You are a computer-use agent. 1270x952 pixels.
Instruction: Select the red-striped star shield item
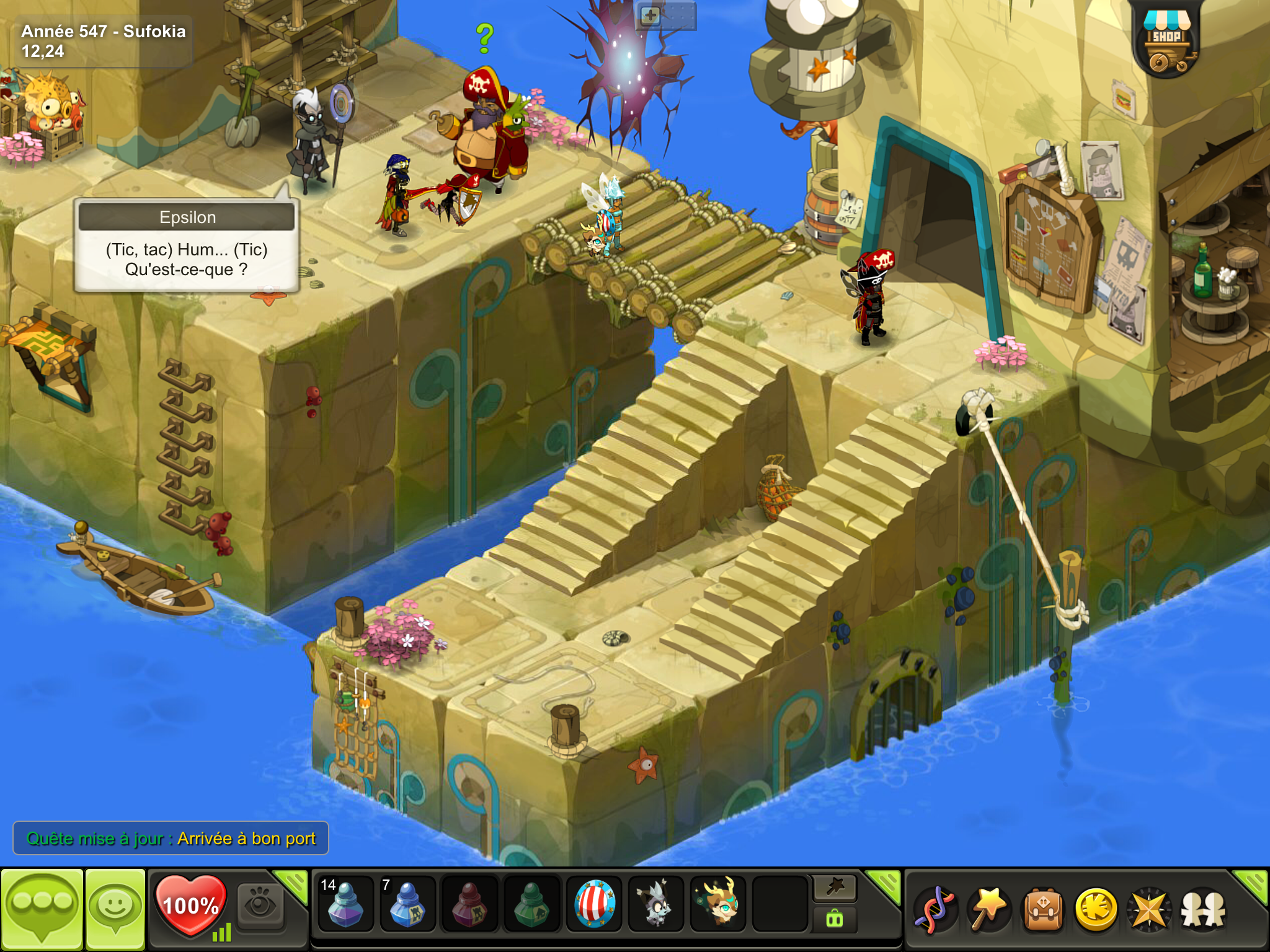(x=594, y=904)
